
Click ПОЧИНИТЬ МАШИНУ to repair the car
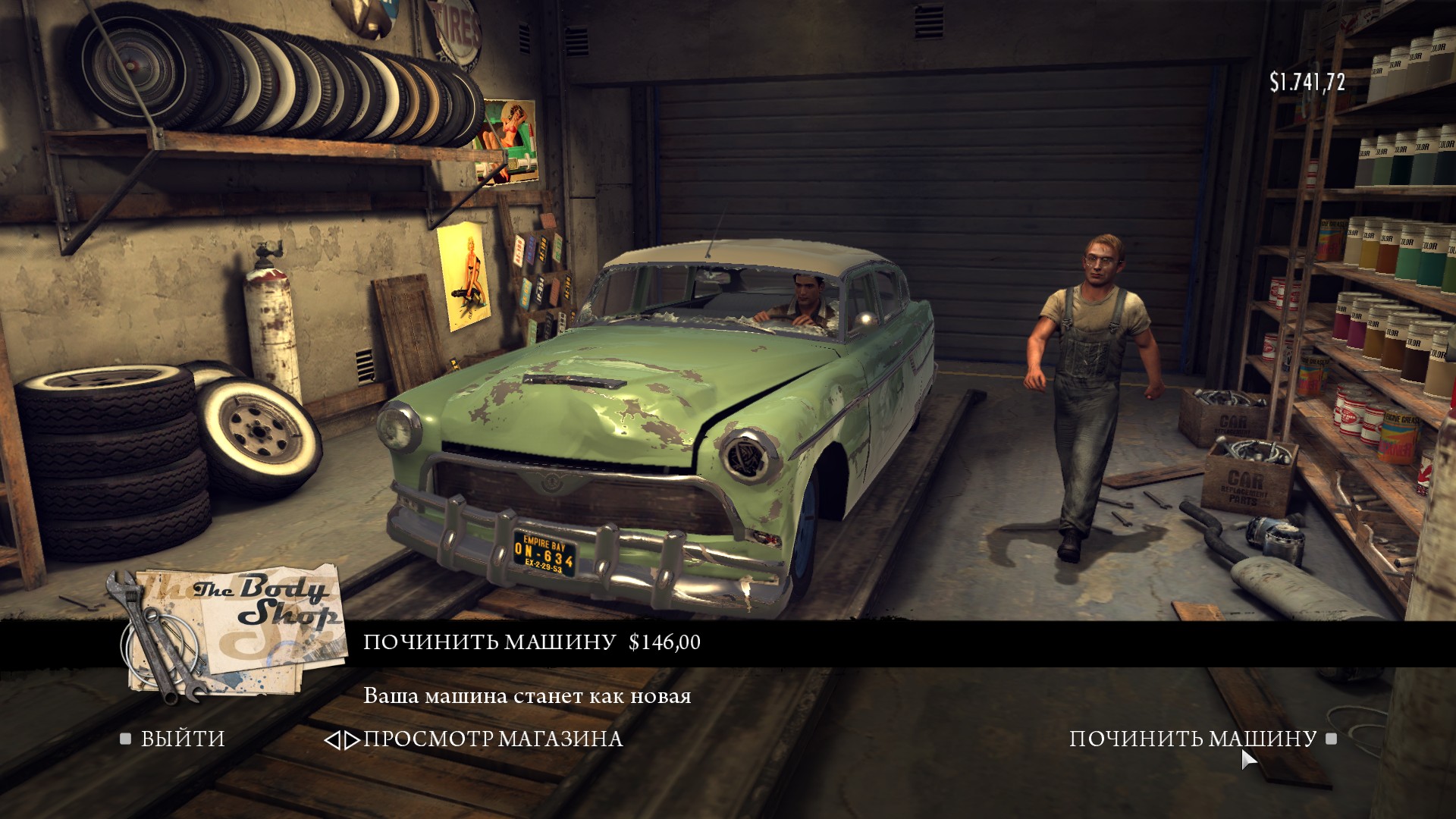[x=1192, y=739]
